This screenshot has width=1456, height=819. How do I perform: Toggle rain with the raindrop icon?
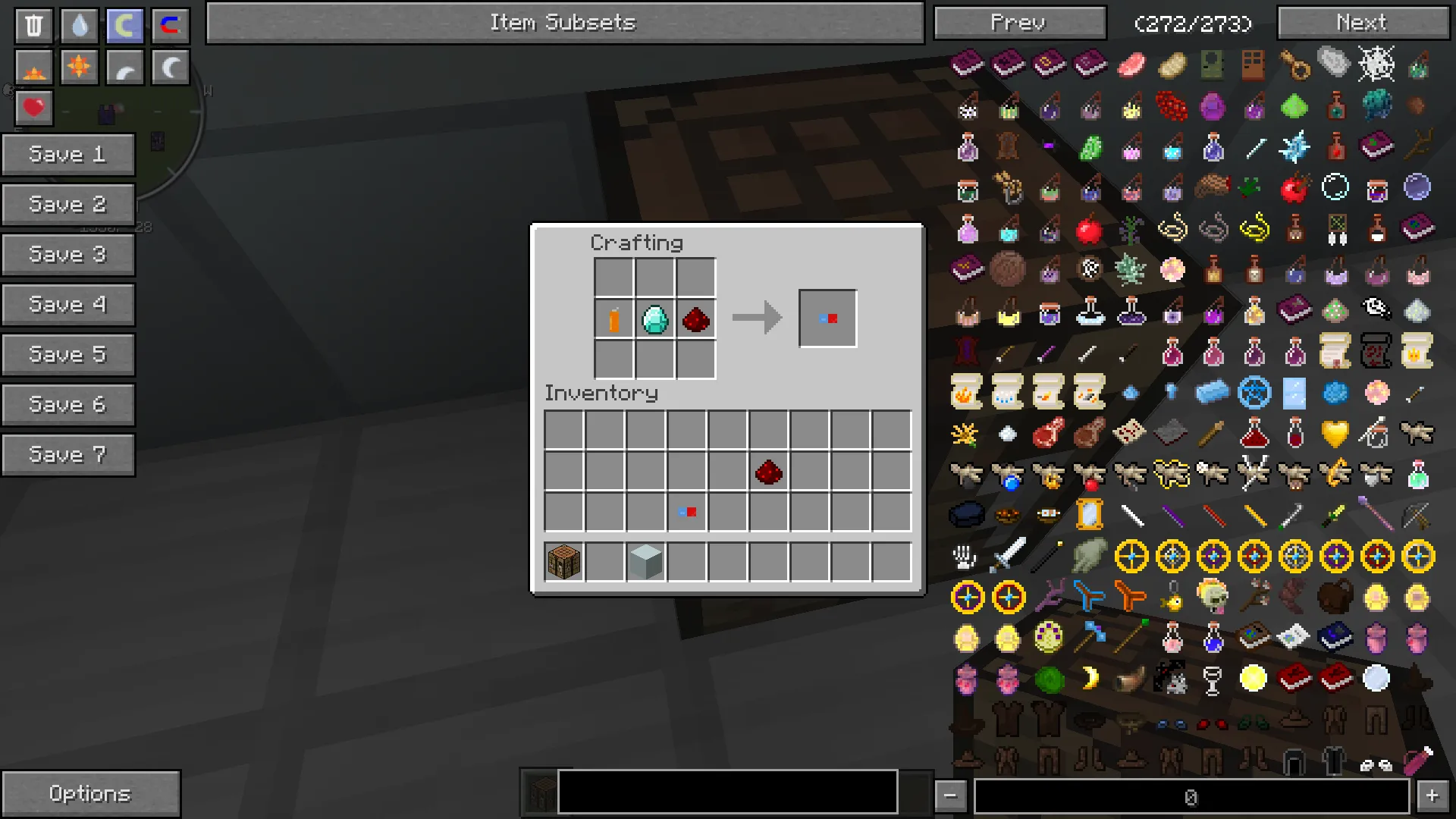tap(78, 25)
